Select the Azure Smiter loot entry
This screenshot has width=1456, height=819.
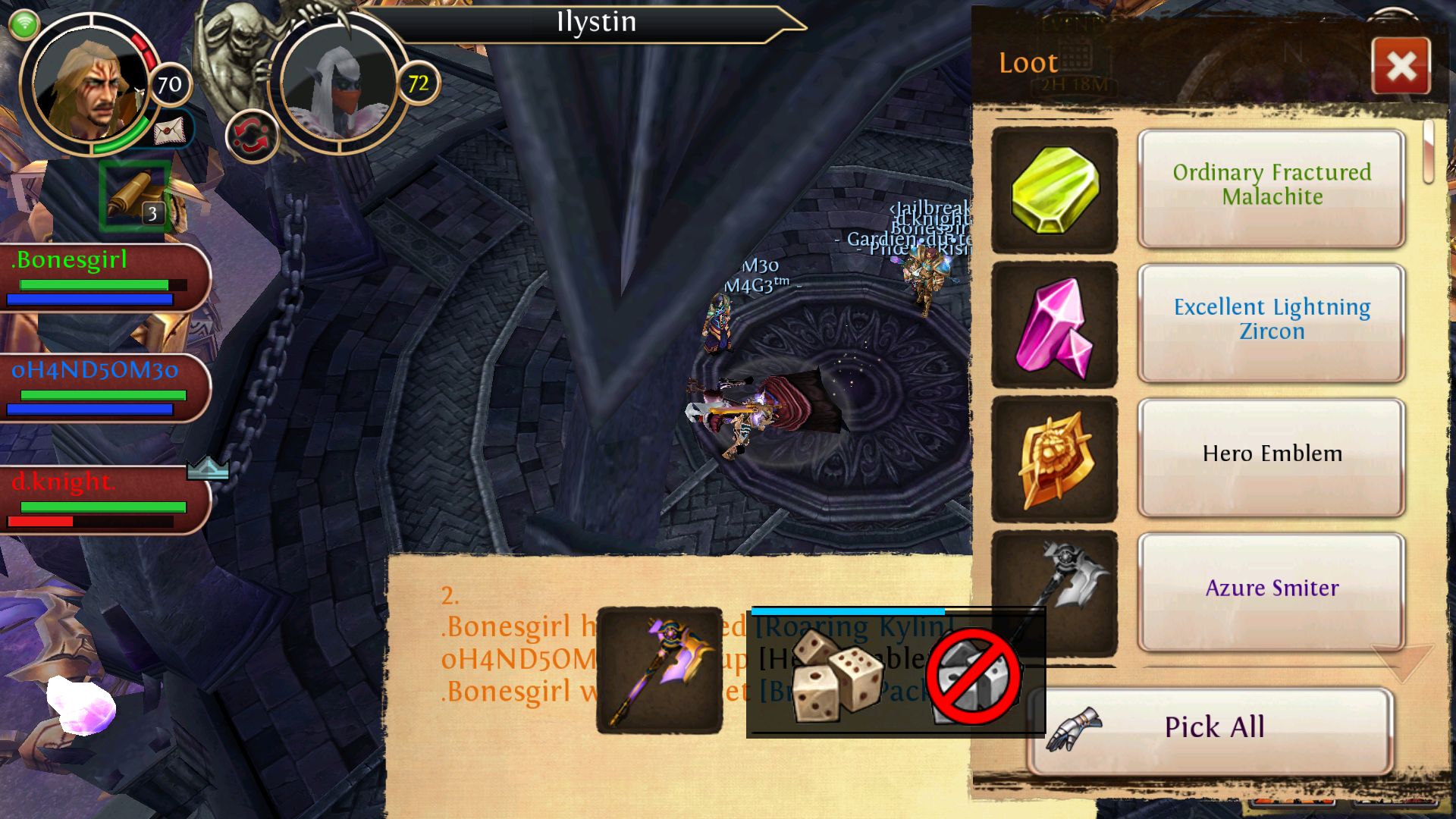pos(1271,590)
